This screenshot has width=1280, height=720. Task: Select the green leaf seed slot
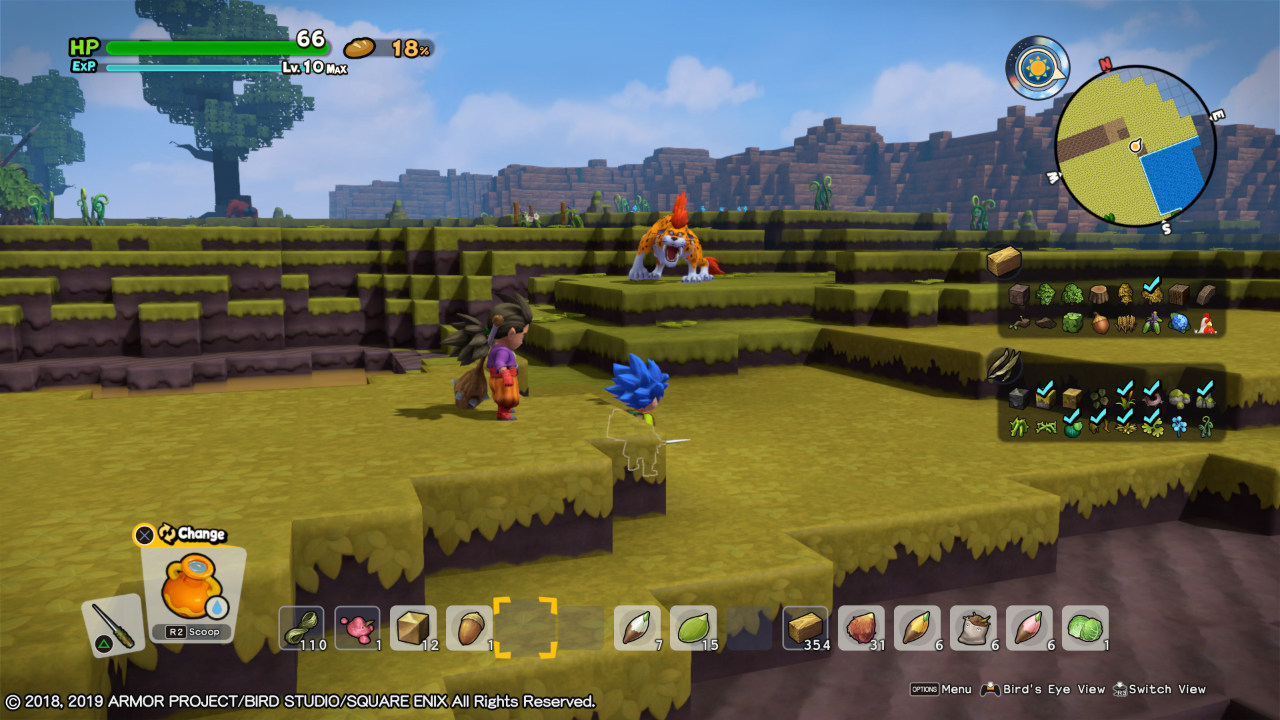tap(693, 628)
